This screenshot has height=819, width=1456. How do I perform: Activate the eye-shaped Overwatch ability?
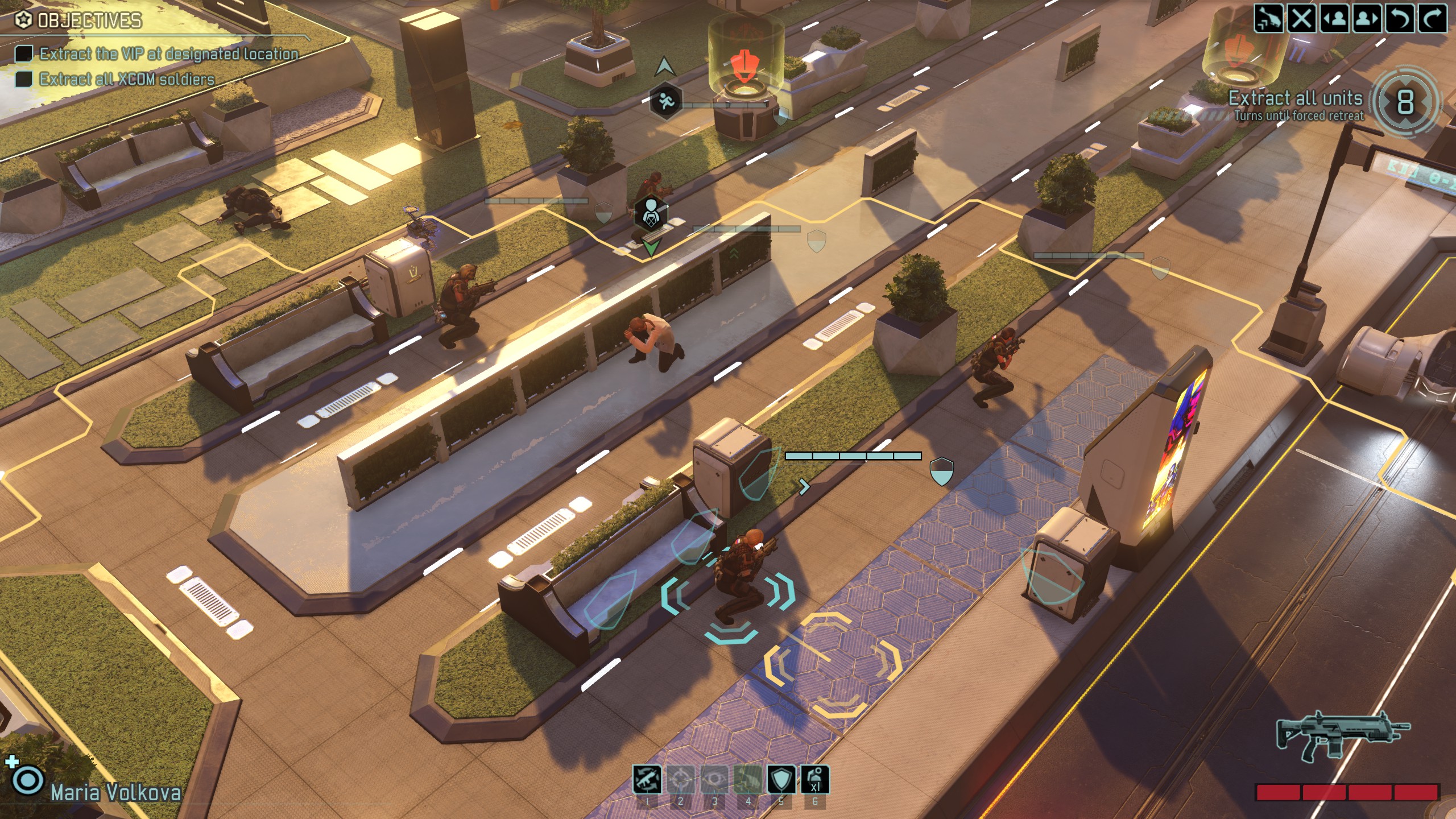click(714, 779)
